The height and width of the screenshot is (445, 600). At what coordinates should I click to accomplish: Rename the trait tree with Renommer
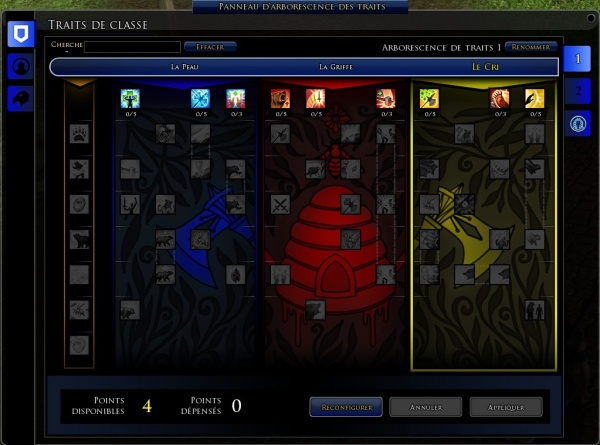click(531, 46)
